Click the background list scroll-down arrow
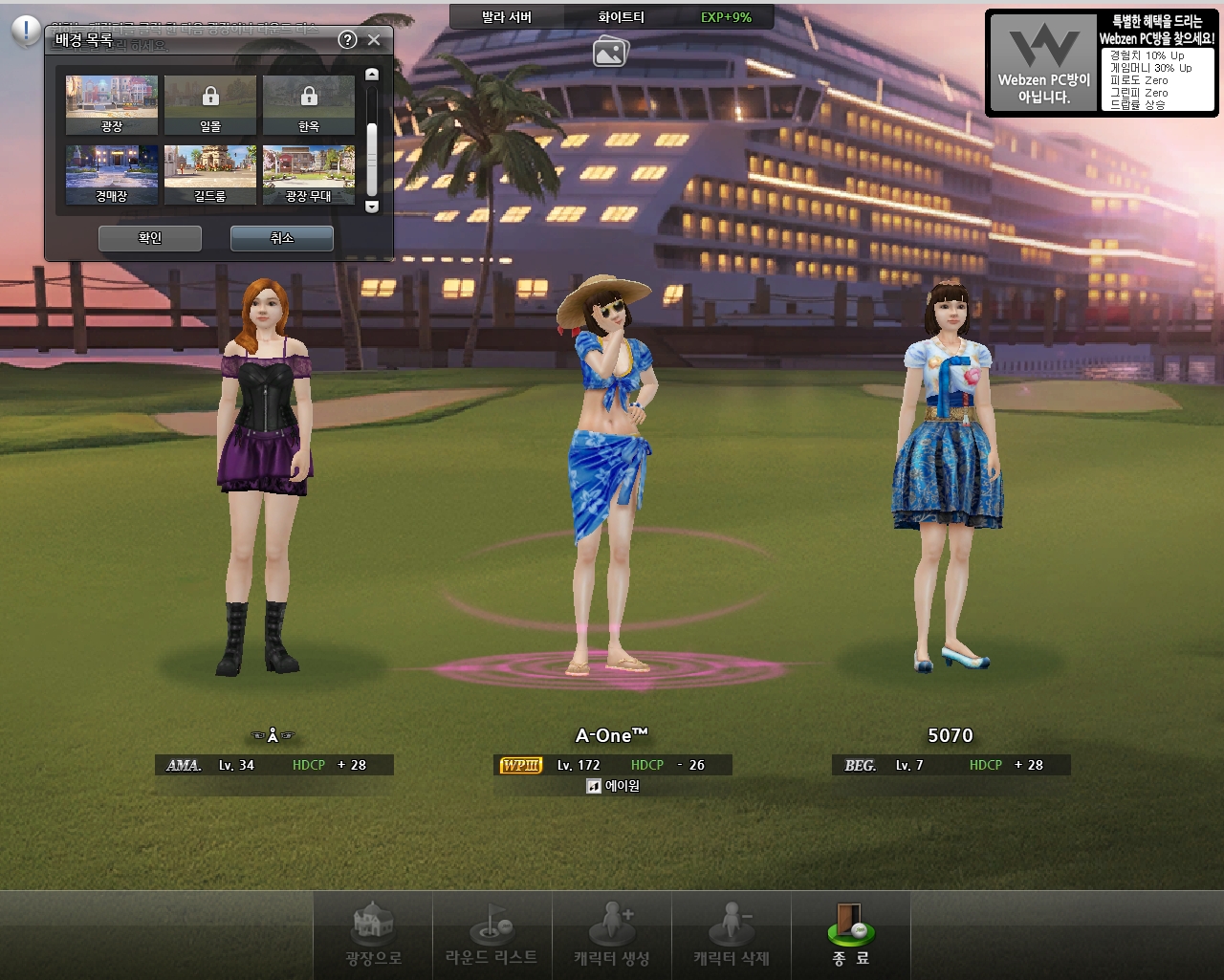 (372, 207)
